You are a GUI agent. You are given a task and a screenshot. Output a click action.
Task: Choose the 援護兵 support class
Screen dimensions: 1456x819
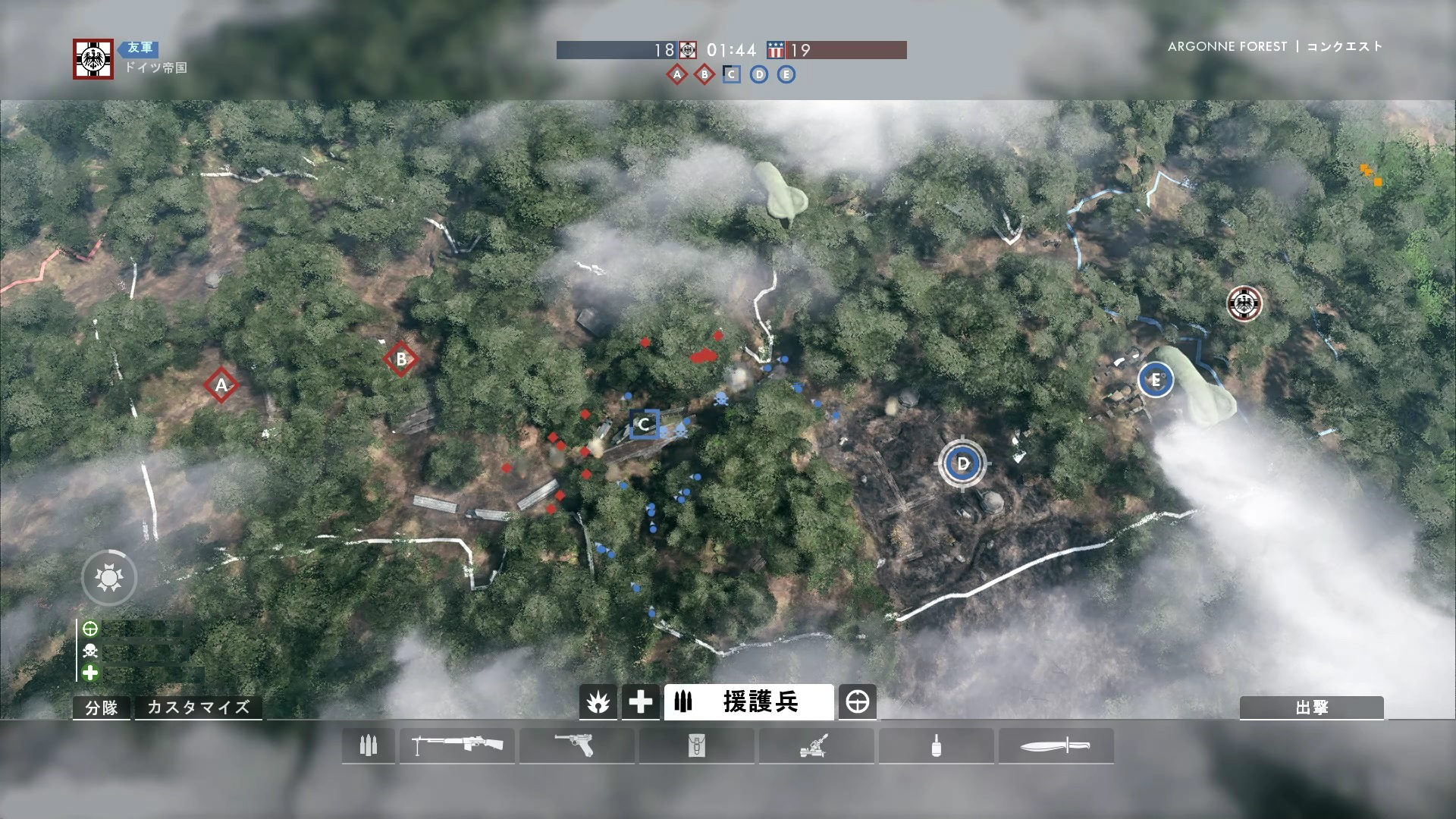click(748, 702)
